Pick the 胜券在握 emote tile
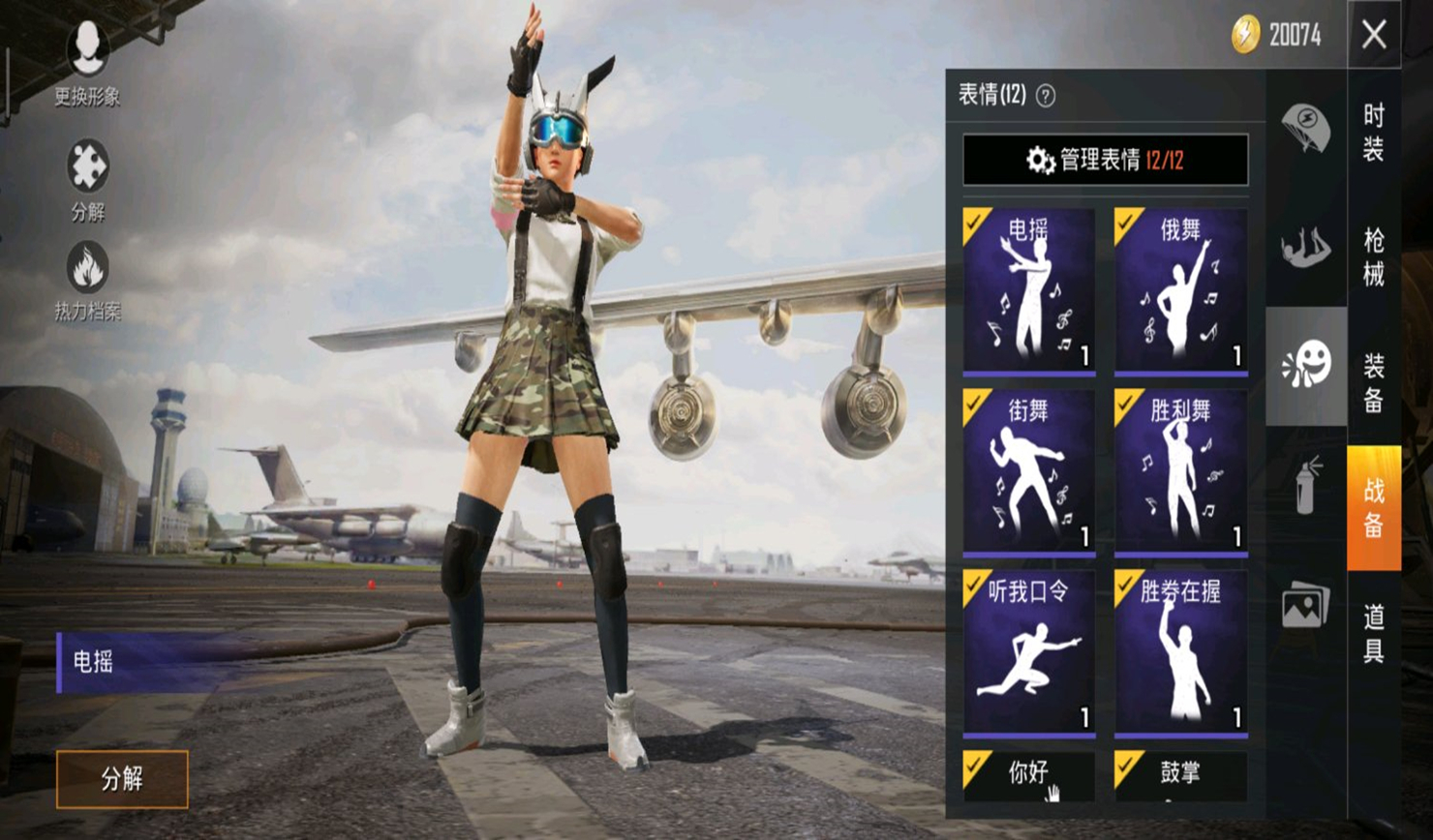Image resolution: width=1433 pixels, height=840 pixels. pos(1180,652)
